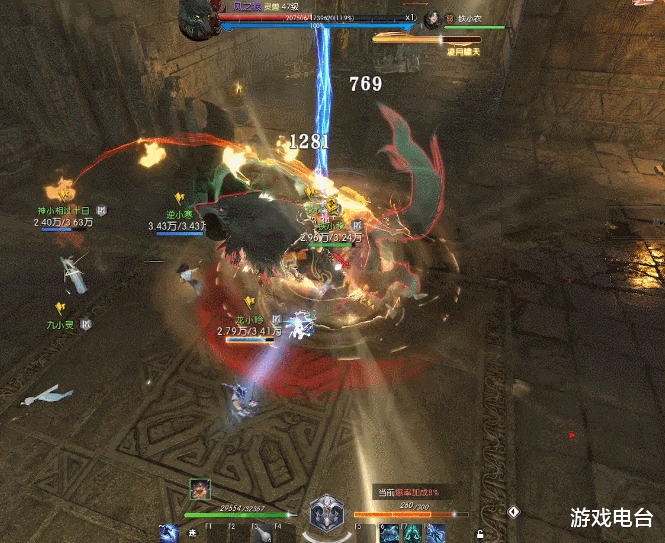Select party member 龙小玲's nameplate
665x543 pixels.
point(241,320)
